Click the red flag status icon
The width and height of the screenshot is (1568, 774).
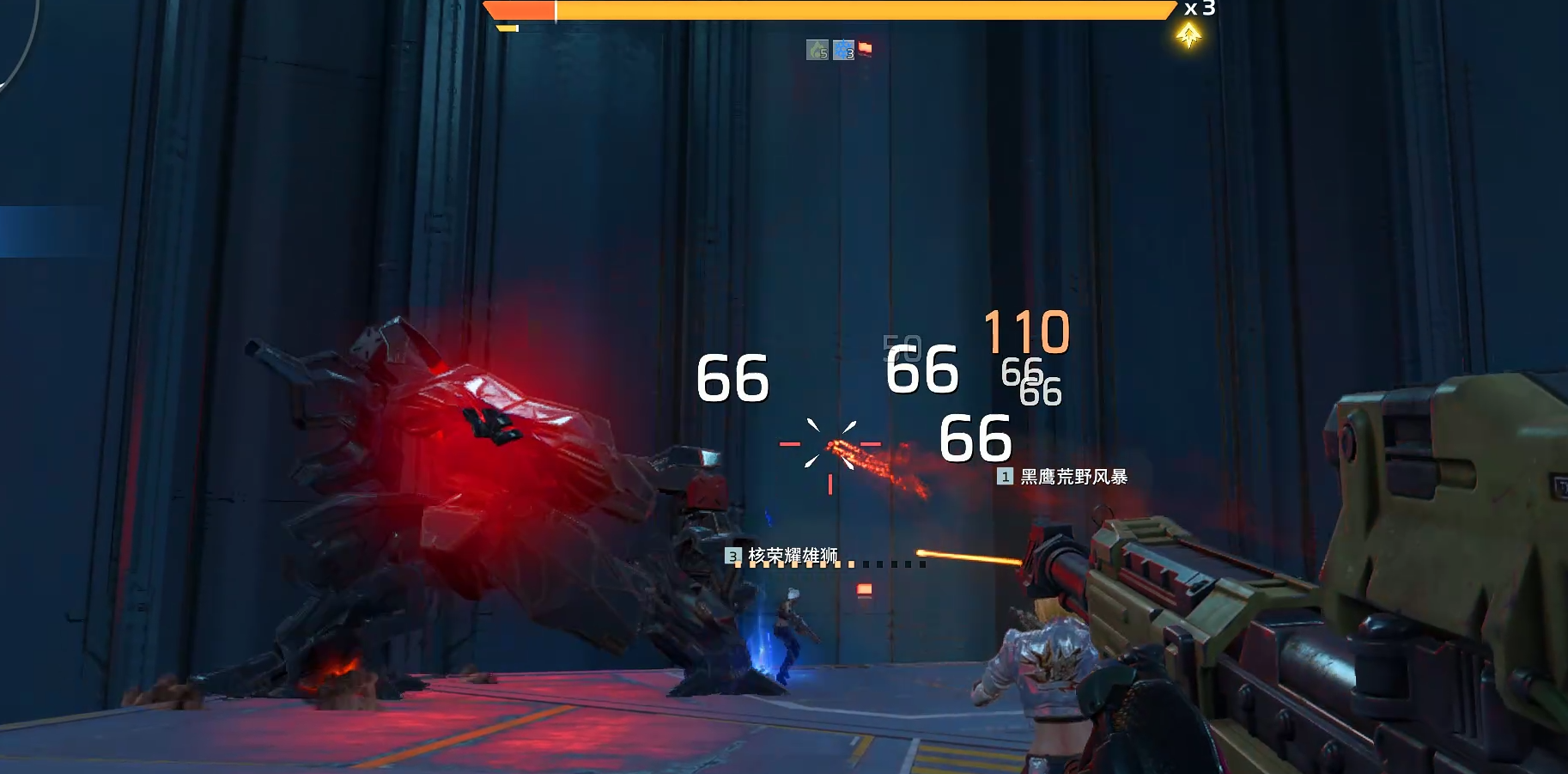[x=865, y=48]
